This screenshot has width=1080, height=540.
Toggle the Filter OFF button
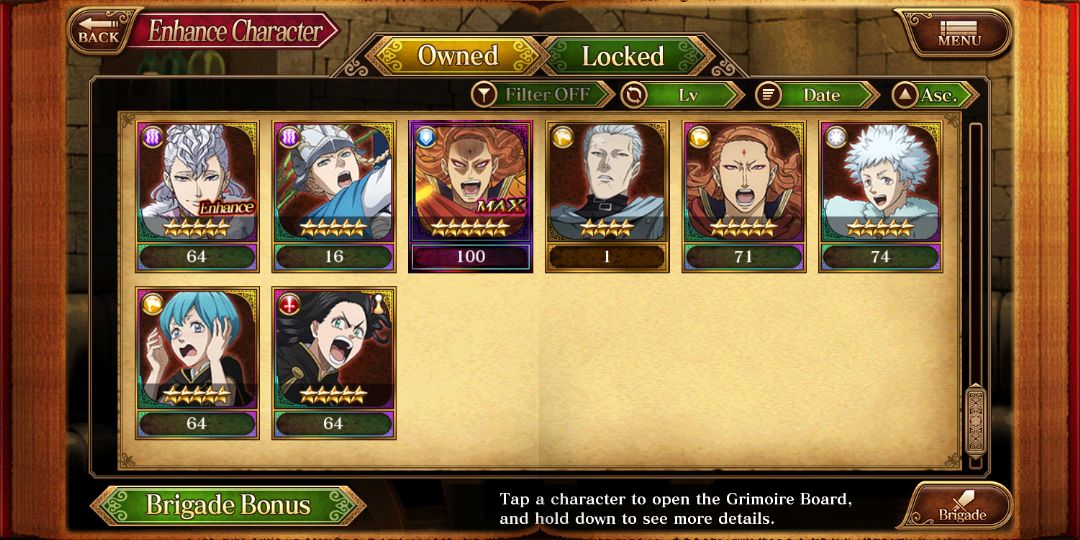click(543, 95)
